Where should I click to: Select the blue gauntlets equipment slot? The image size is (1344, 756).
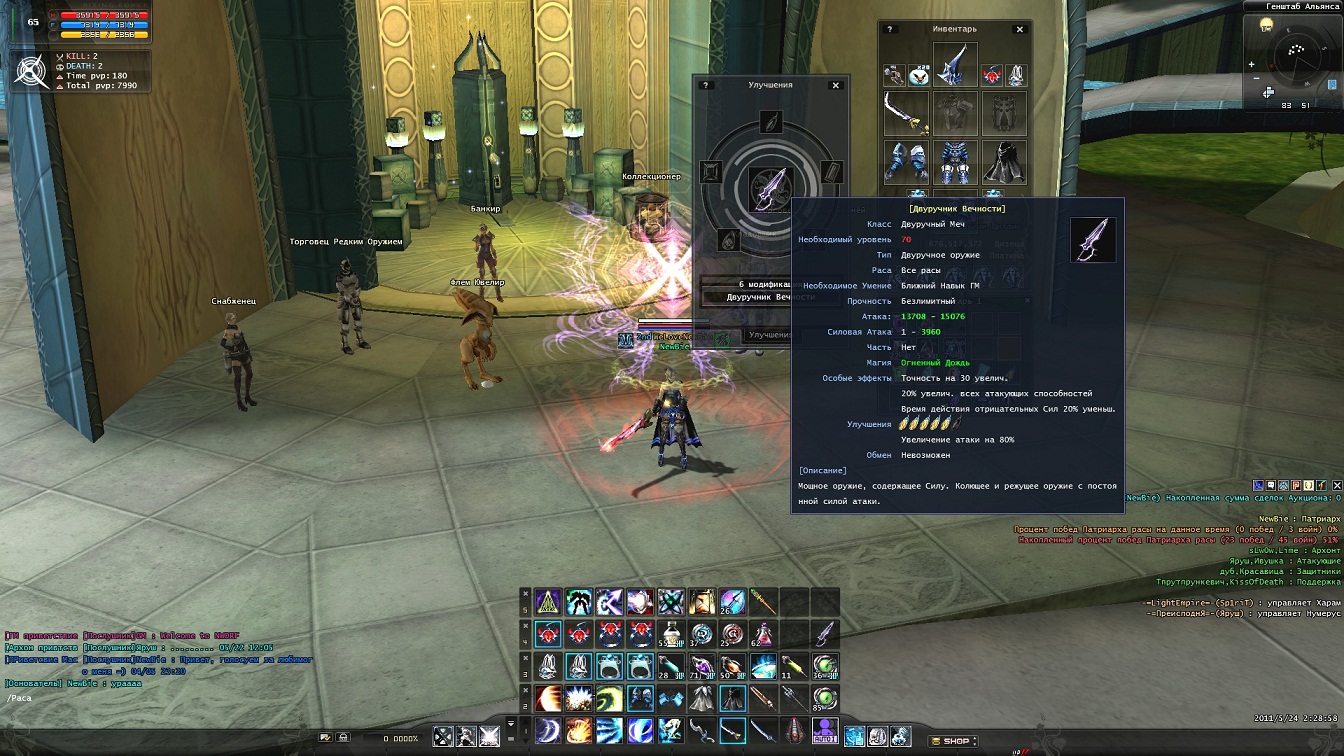pyautogui.click(x=906, y=162)
